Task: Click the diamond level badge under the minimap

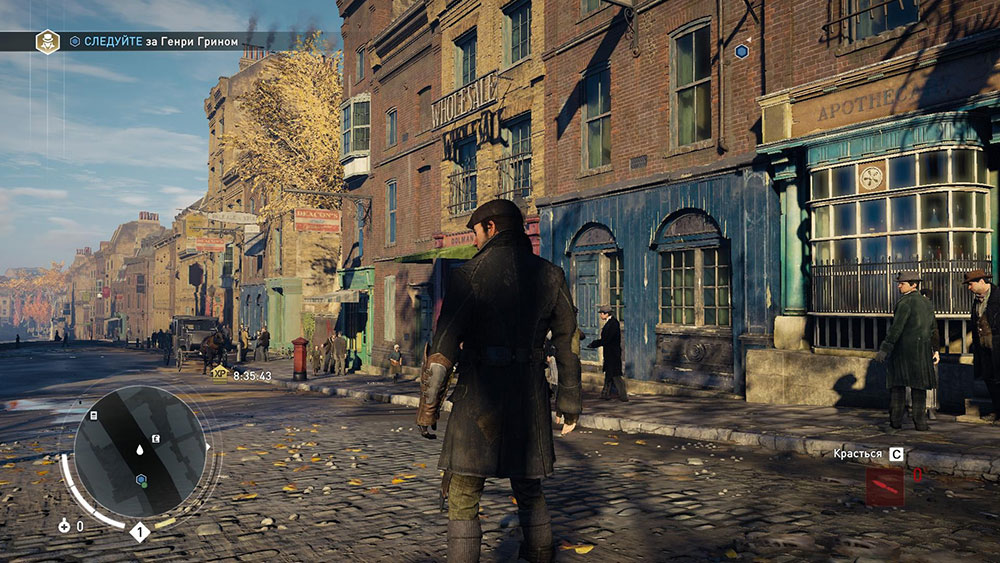Action: 140,532
